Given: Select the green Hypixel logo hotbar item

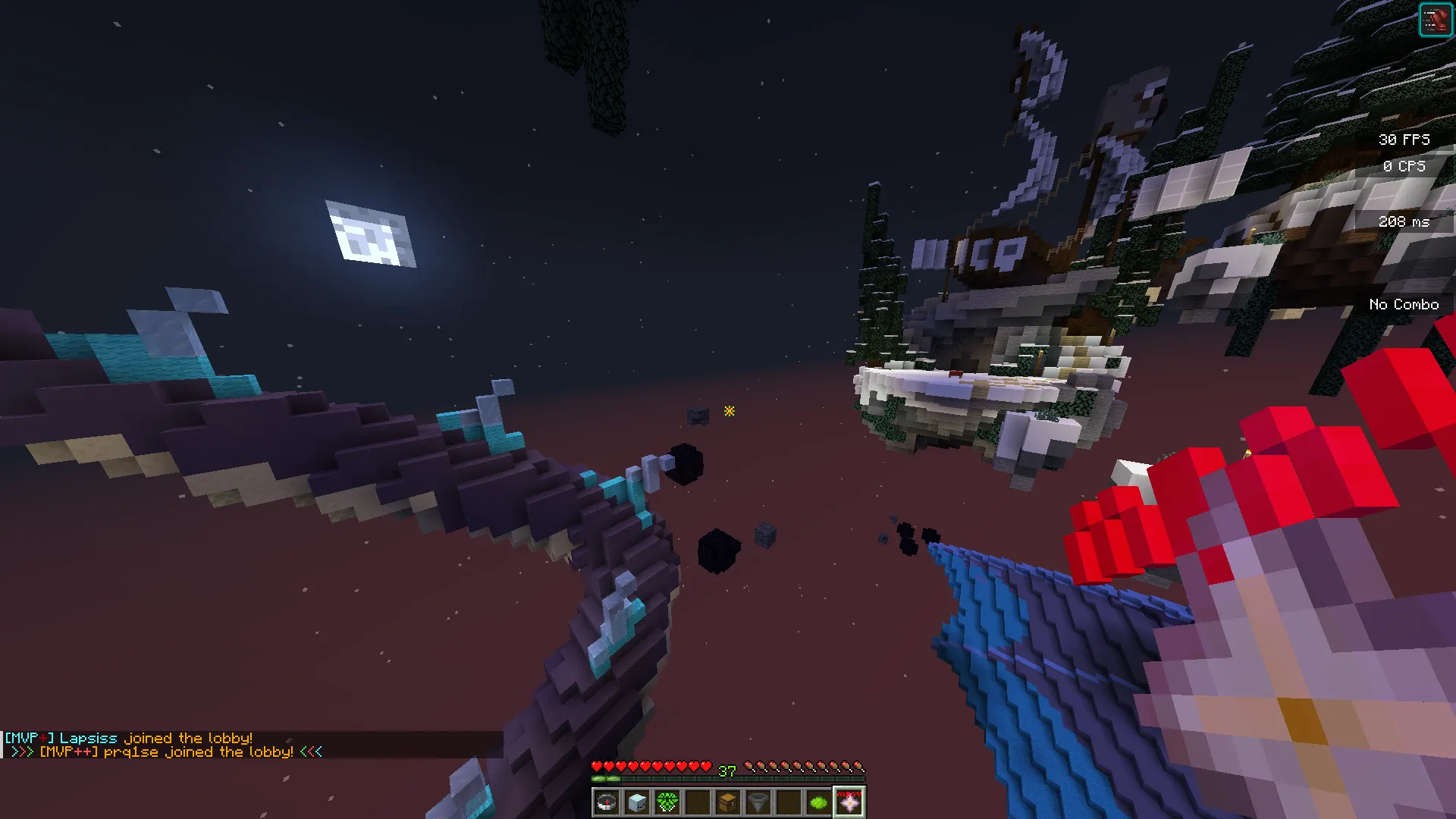Looking at the screenshot, I should 667,802.
